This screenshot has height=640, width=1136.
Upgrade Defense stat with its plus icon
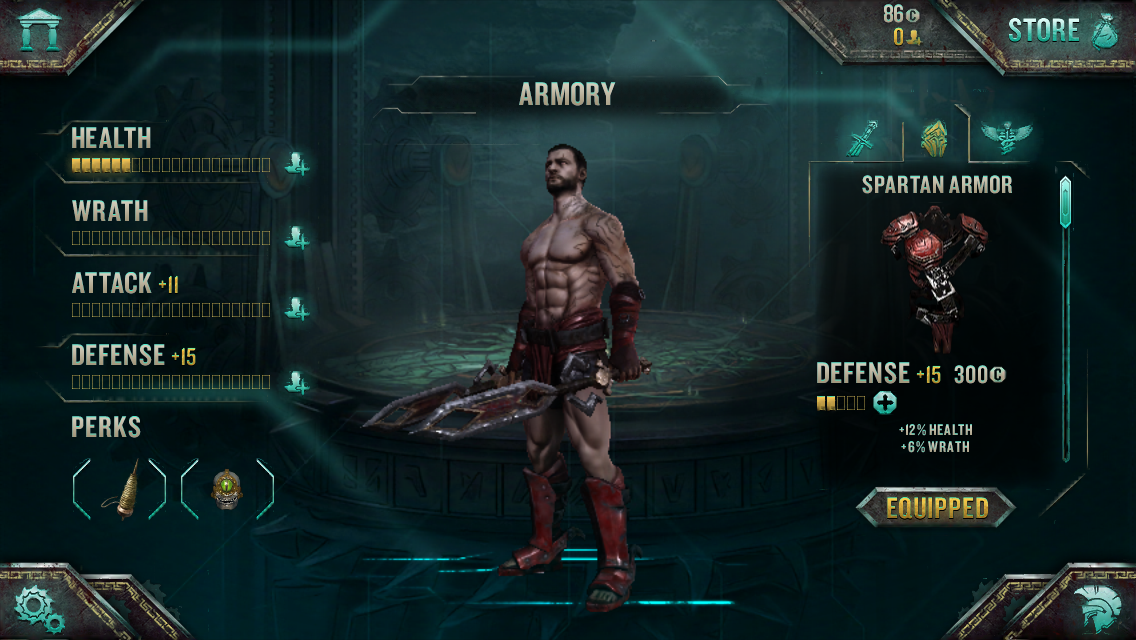pyautogui.click(x=296, y=381)
